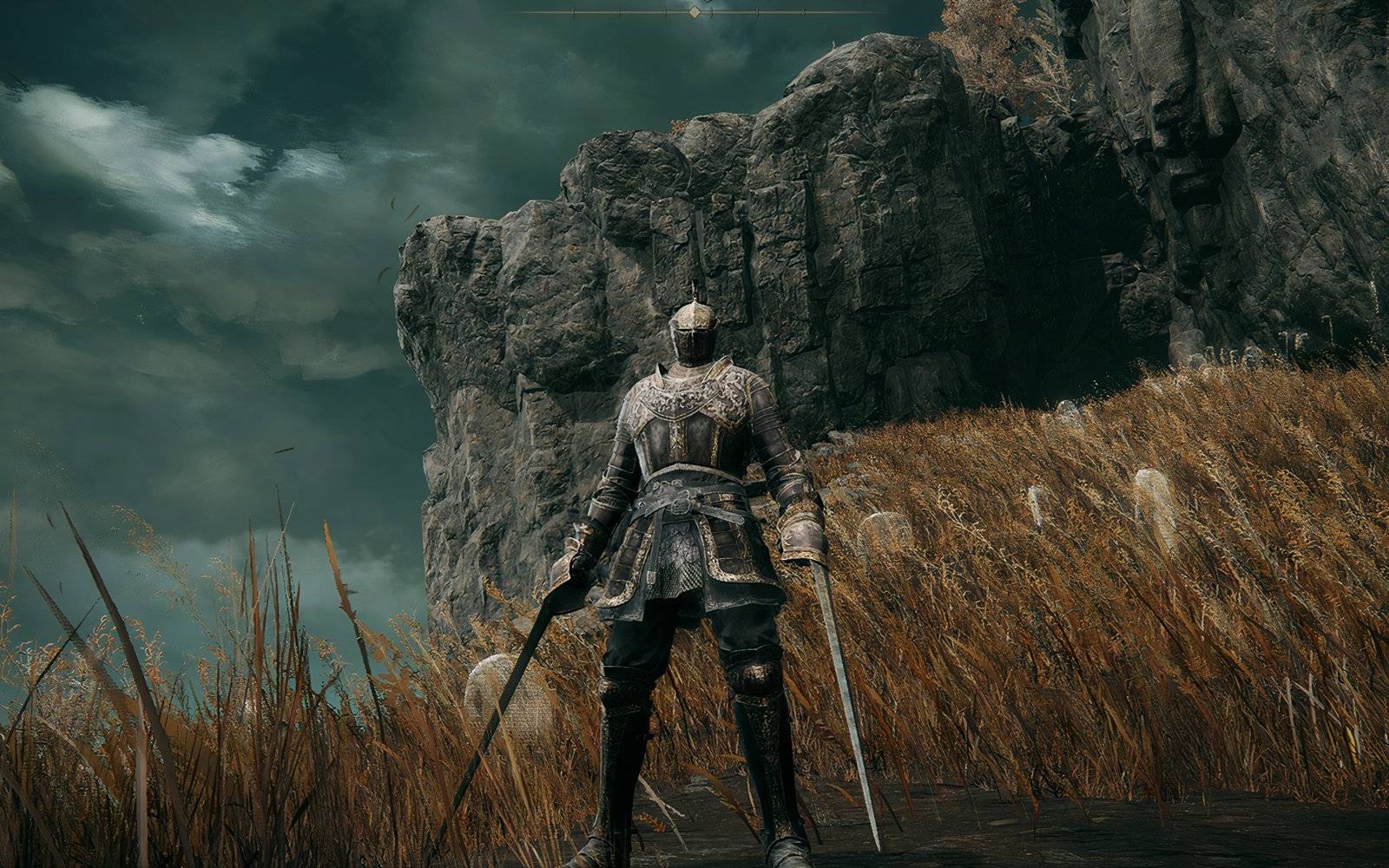Click the diamond marker on the compass bar
The width and height of the screenshot is (1389, 868).
[x=694, y=11]
